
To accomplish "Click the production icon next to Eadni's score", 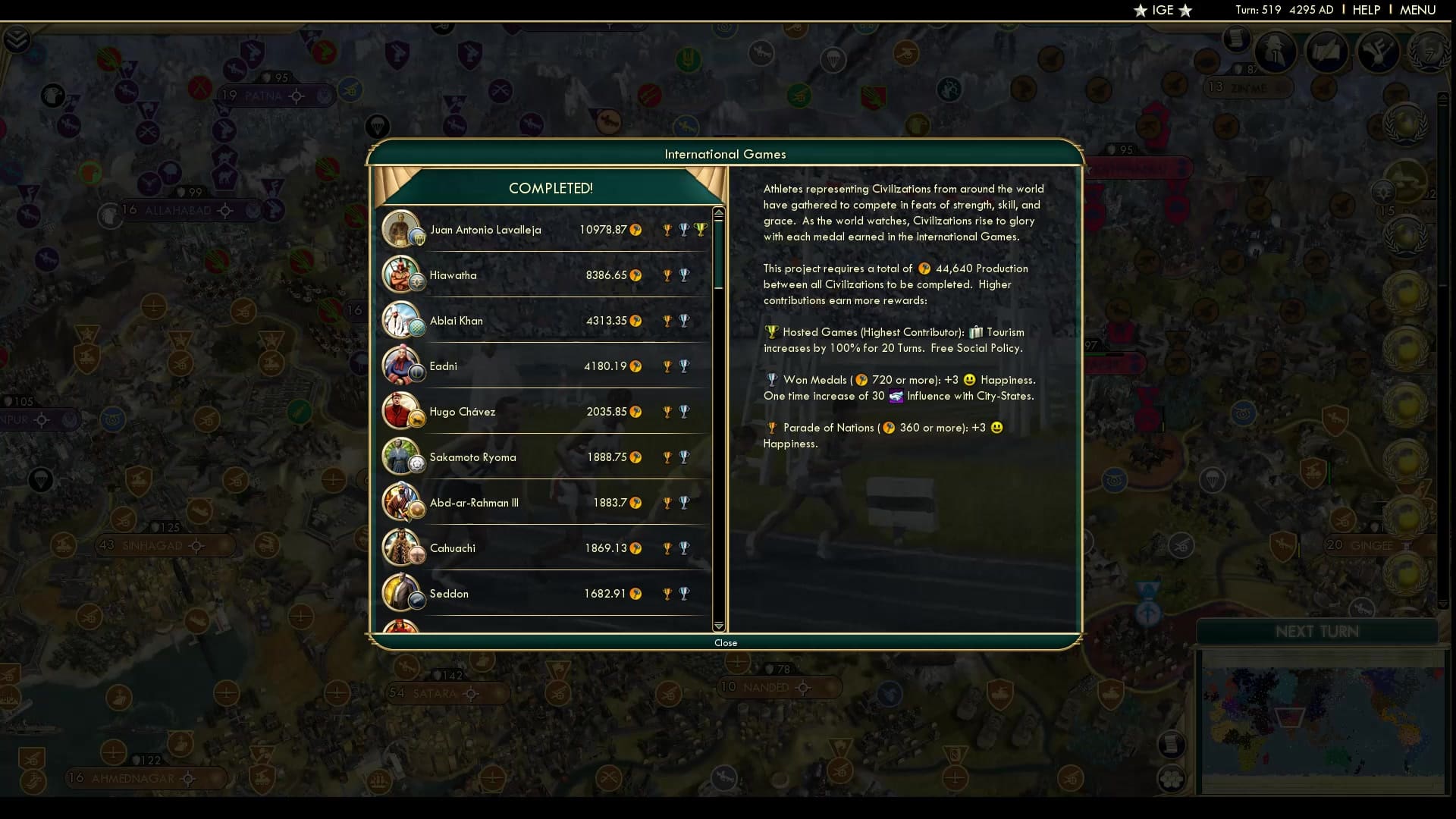I will point(635,366).
